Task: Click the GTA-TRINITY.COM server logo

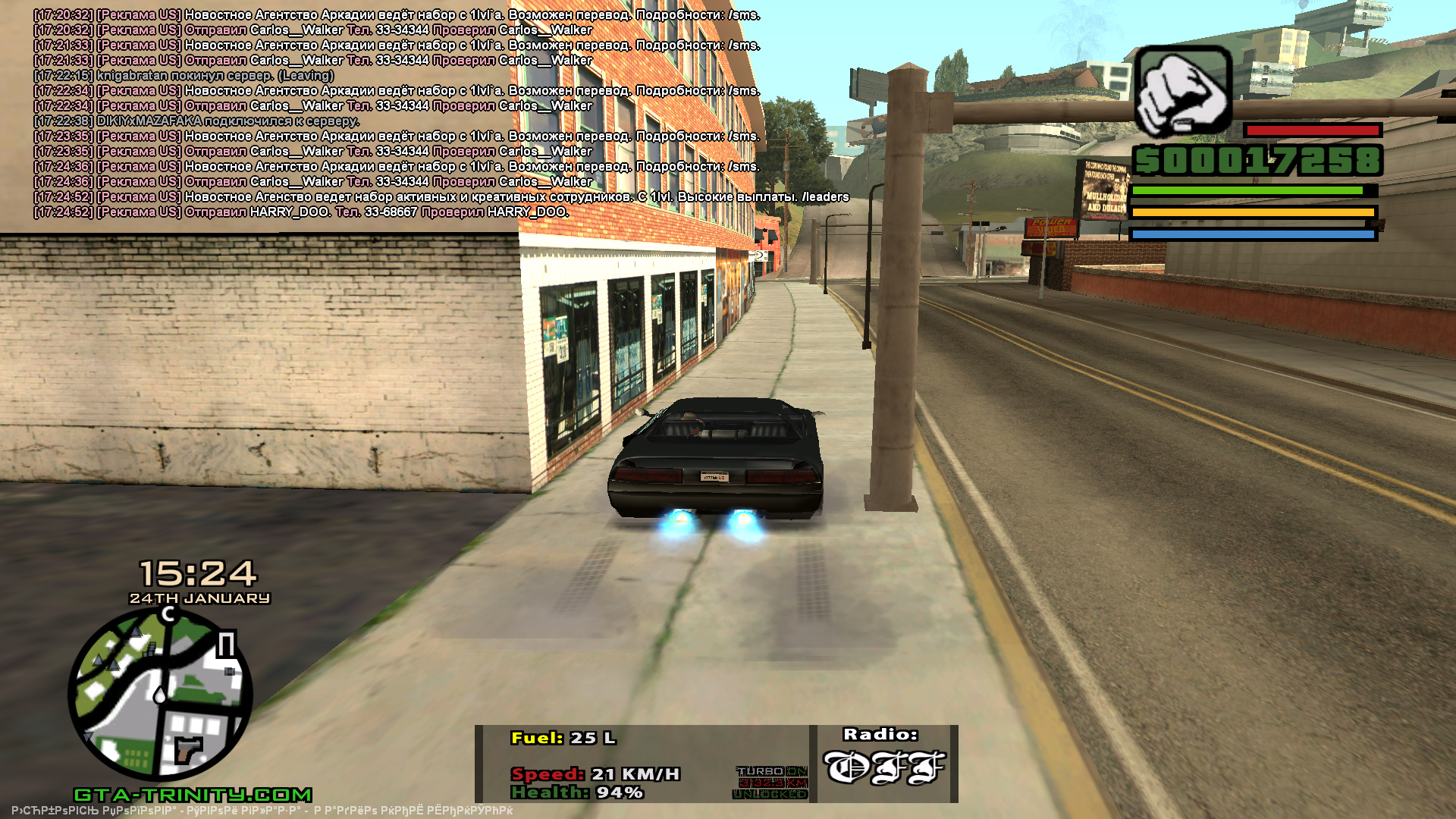Action: (x=193, y=795)
